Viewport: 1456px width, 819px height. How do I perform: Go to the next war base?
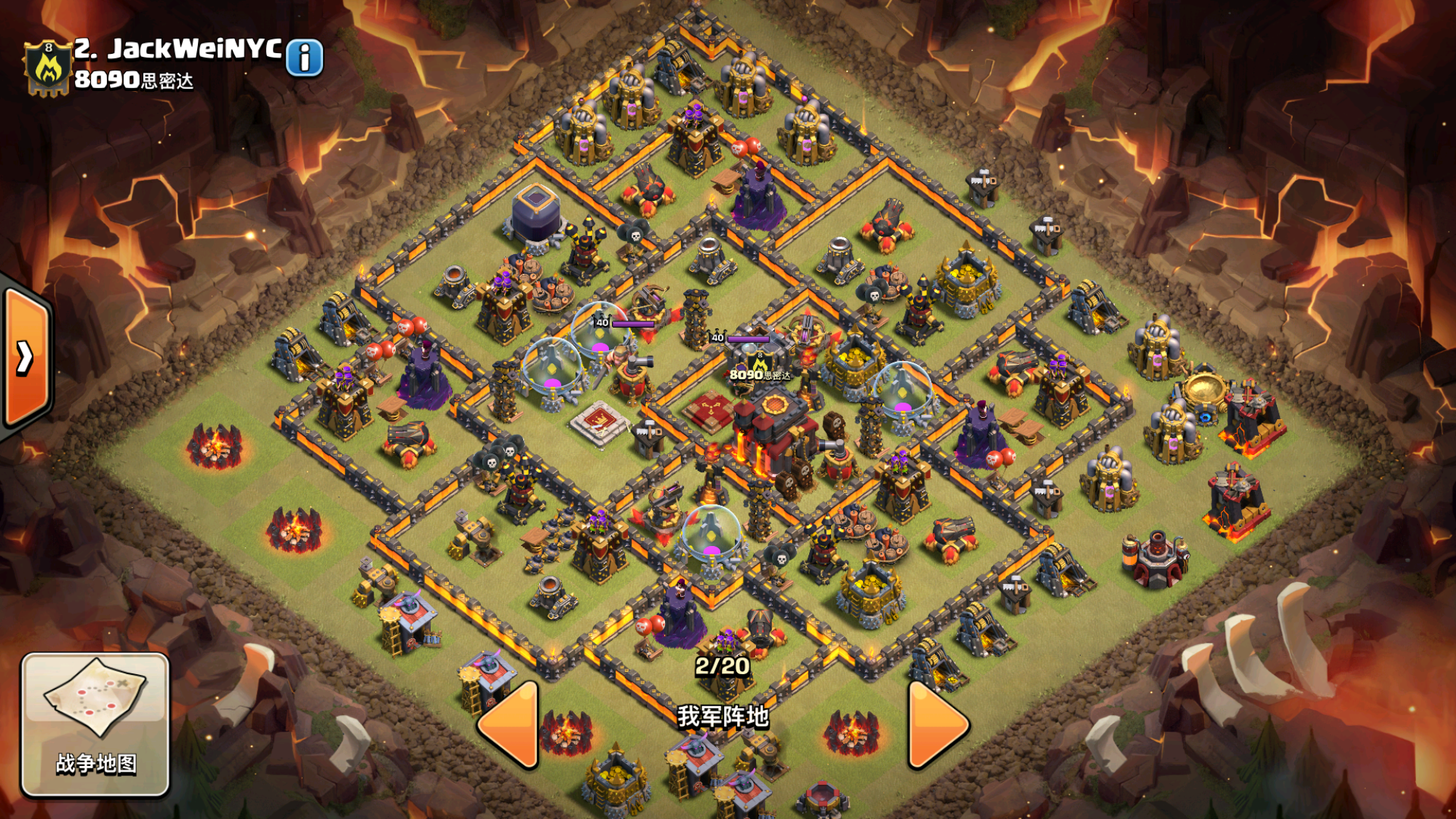tap(936, 724)
